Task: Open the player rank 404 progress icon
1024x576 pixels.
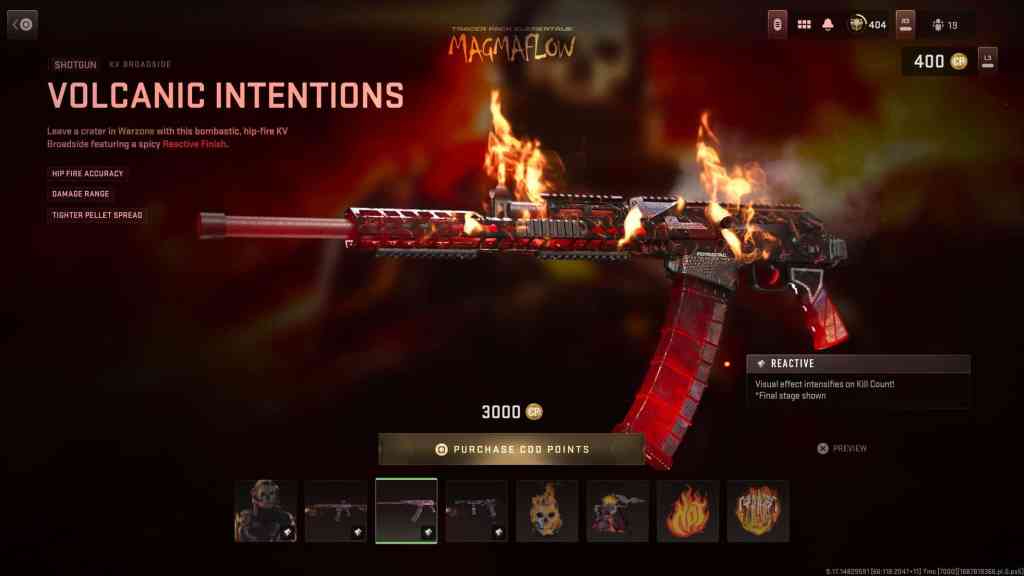Action: 866,24
